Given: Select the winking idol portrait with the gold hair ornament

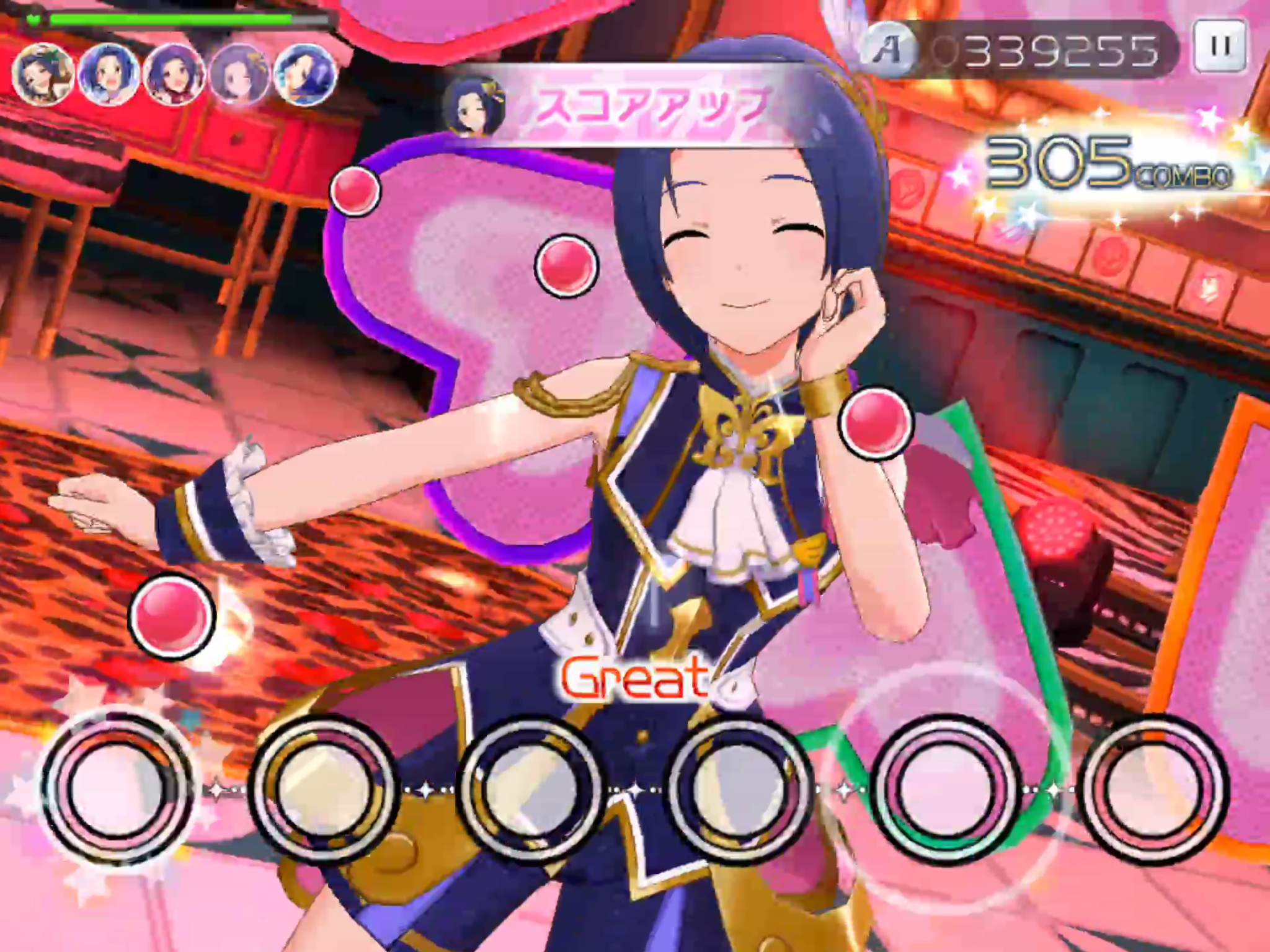Looking at the screenshot, I should (474, 107).
